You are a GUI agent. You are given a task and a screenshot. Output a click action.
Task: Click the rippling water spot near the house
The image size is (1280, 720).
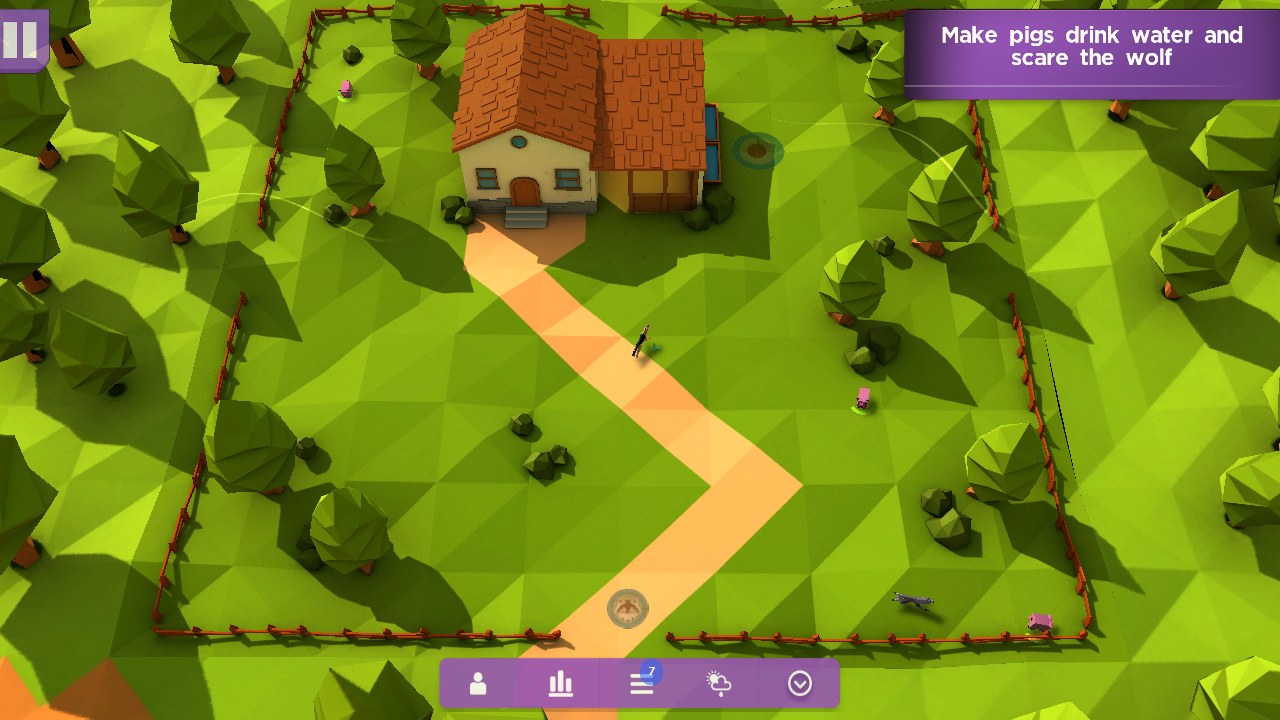point(757,152)
